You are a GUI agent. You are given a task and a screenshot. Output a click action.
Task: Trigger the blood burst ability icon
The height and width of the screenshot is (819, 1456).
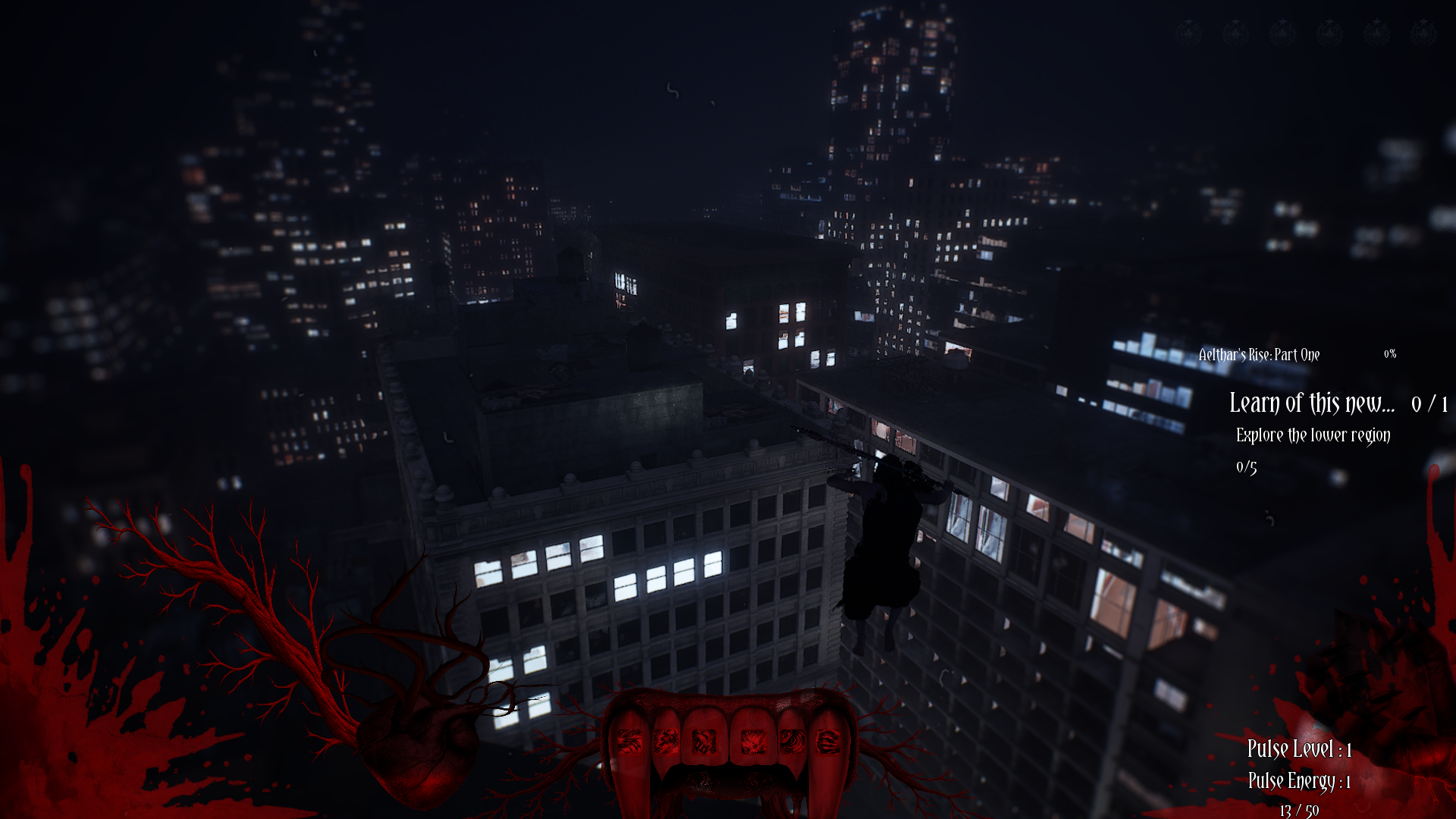tap(753, 742)
